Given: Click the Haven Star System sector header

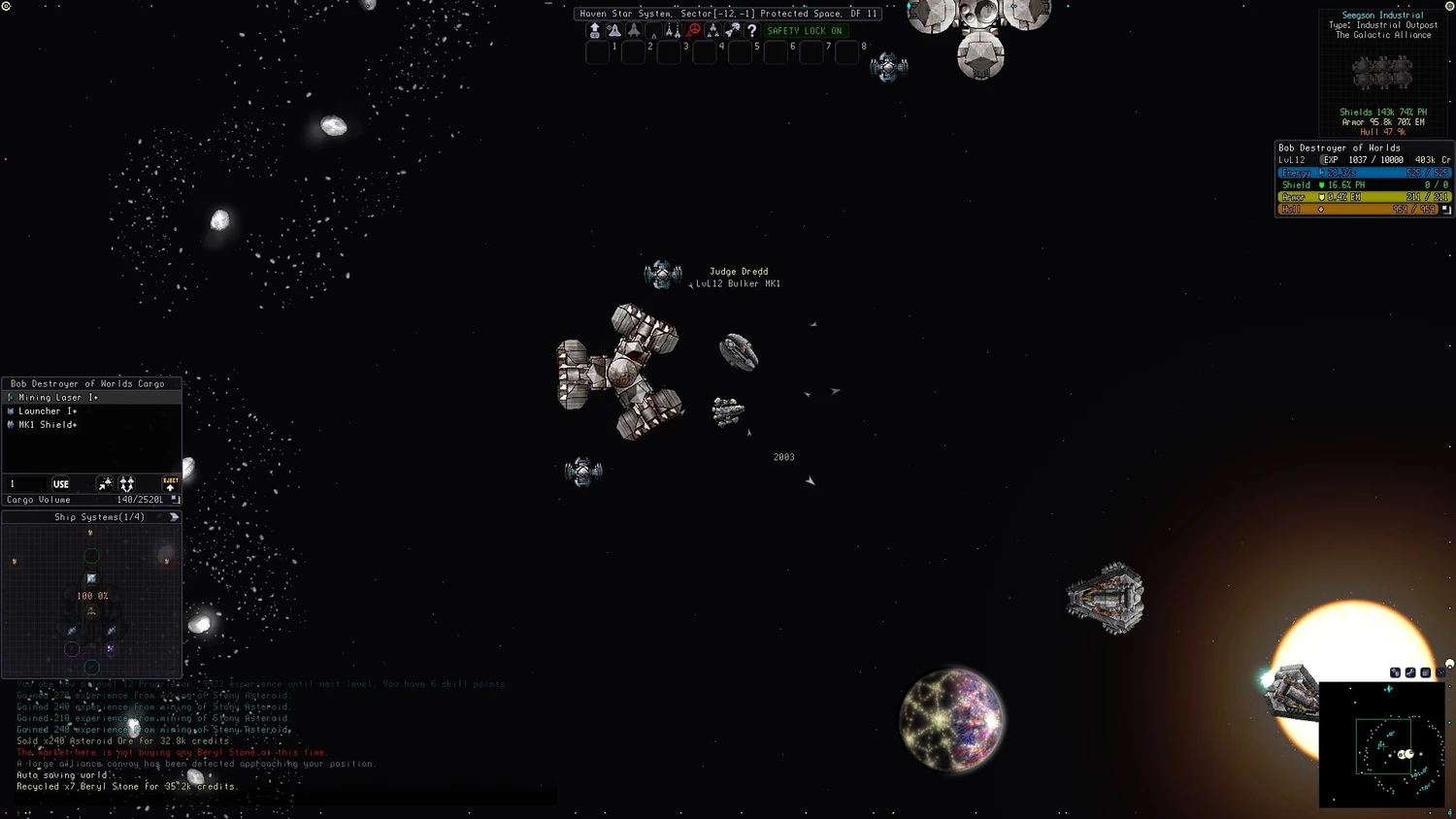Looking at the screenshot, I should (x=728, y=14).
